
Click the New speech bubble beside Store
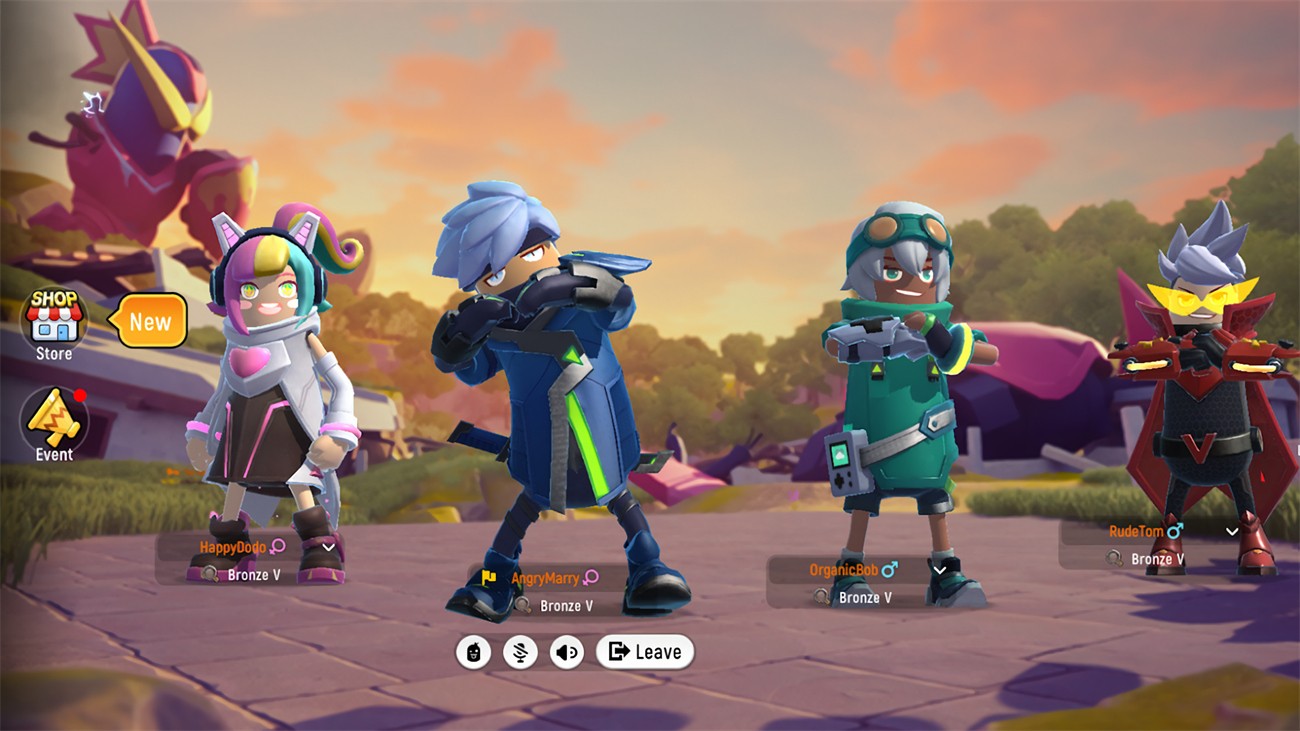[150, 322]
